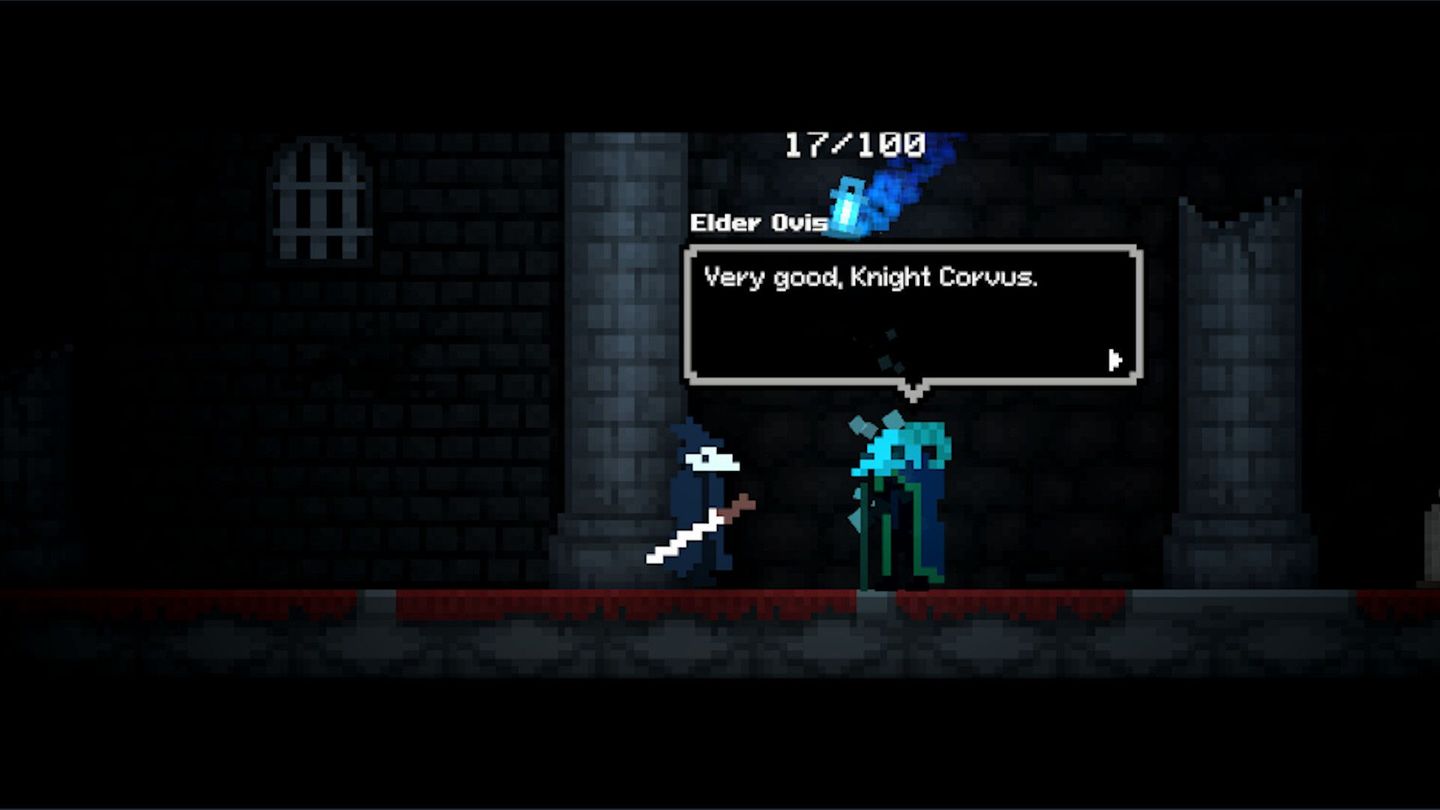This screenshot has height=810, width=1440.
Task: Click the Elder Ovis name label
Action: [x=758, y=223]
